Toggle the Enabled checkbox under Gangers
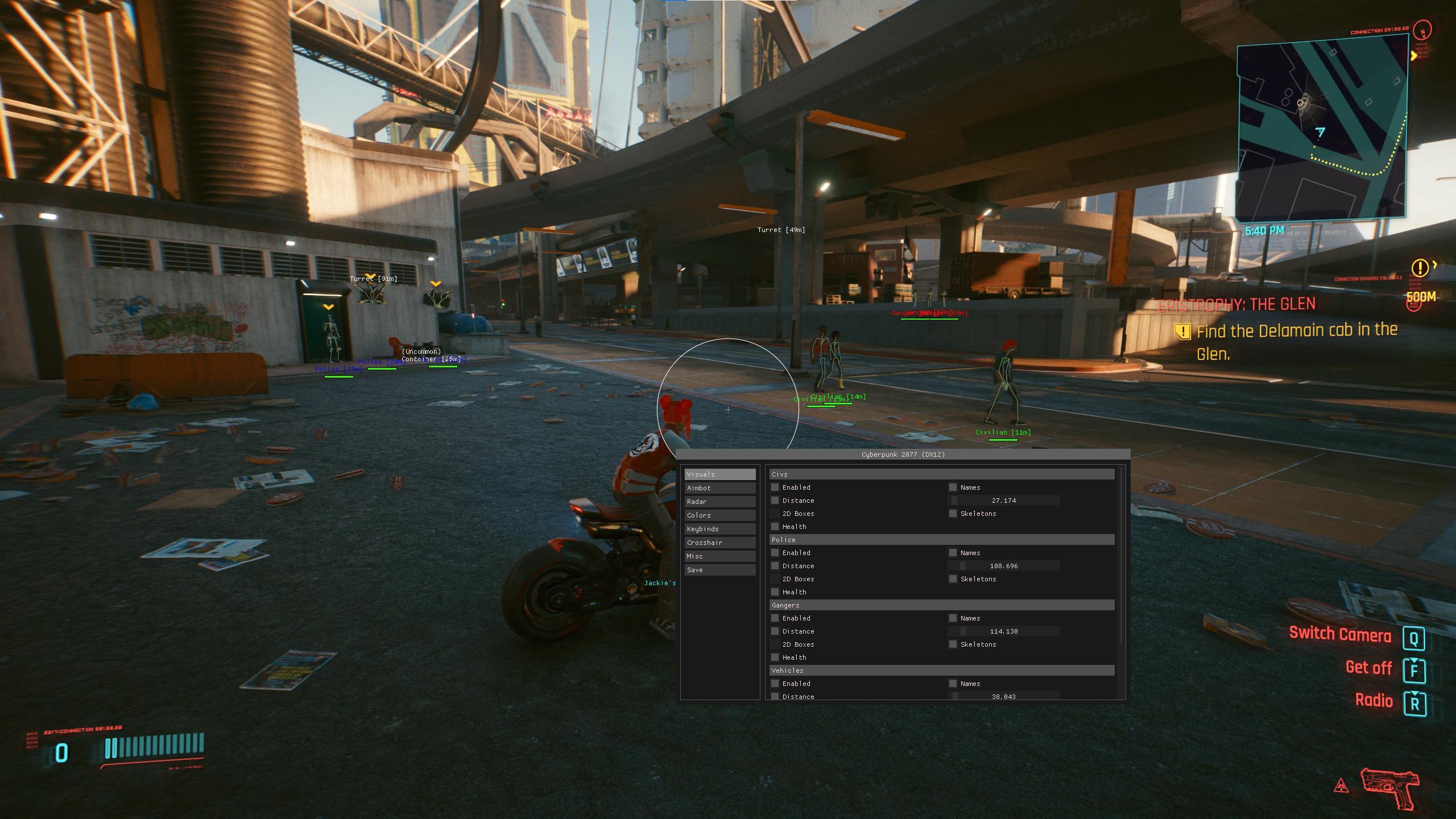Image resolution: width=1456 pixels, height=819 pixels. 775,618
